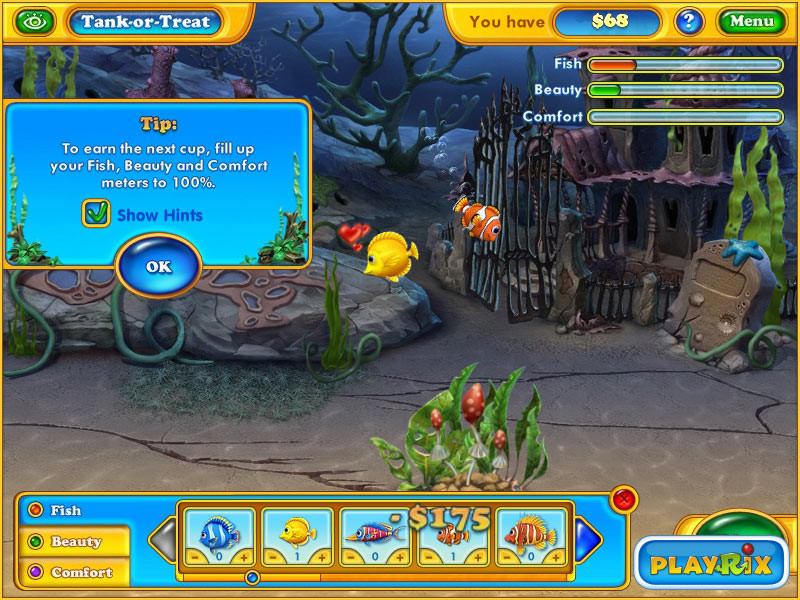Image resolution: width=800 pixels, height=600 pixels.
Task: Add a blue striped fish with plus
Action: point(246,557)
